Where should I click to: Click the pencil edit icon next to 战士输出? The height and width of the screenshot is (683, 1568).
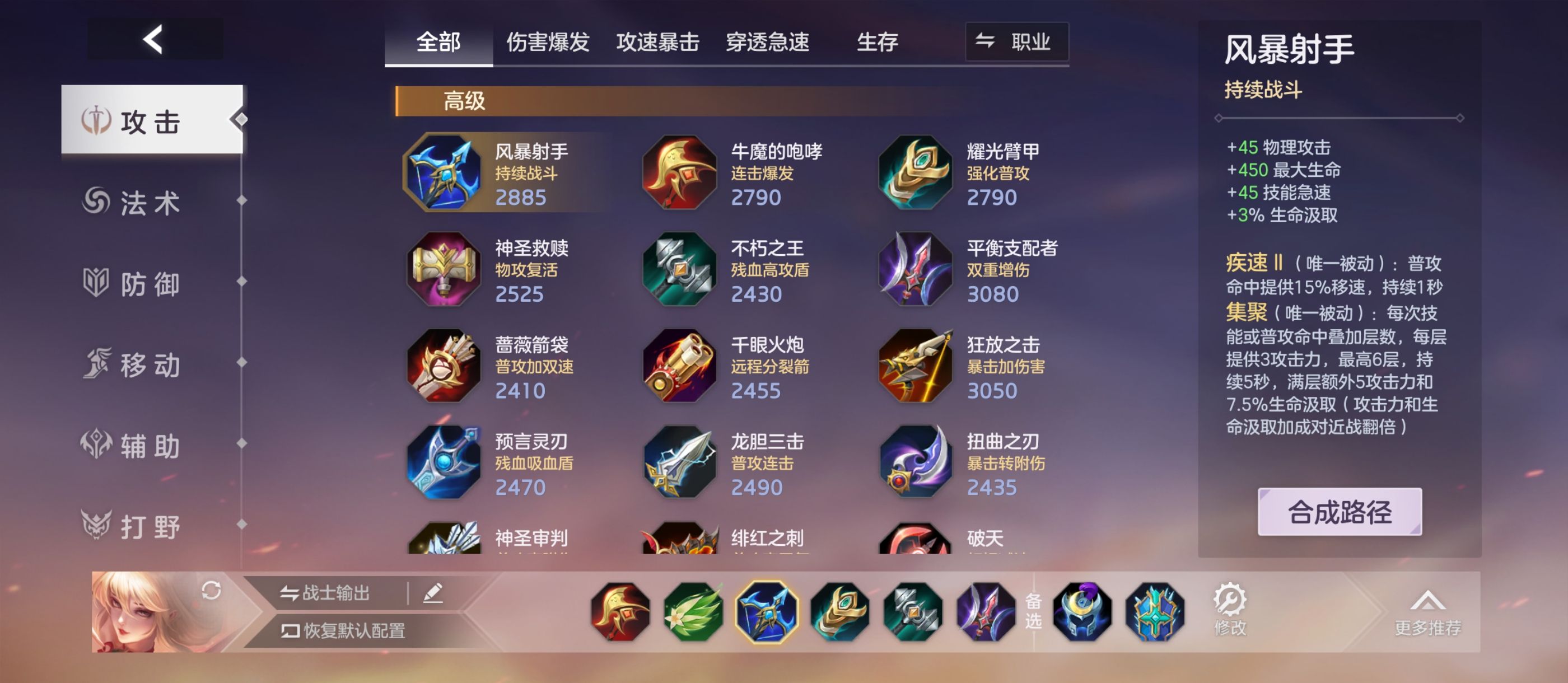[x=433, y=593]
